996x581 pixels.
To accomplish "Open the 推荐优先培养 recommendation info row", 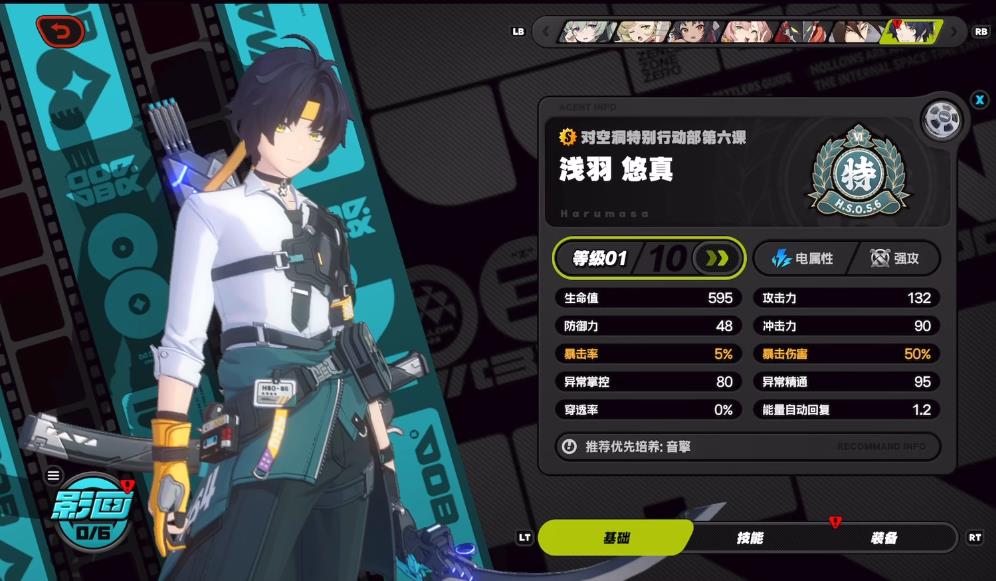I will coord(747,447).
